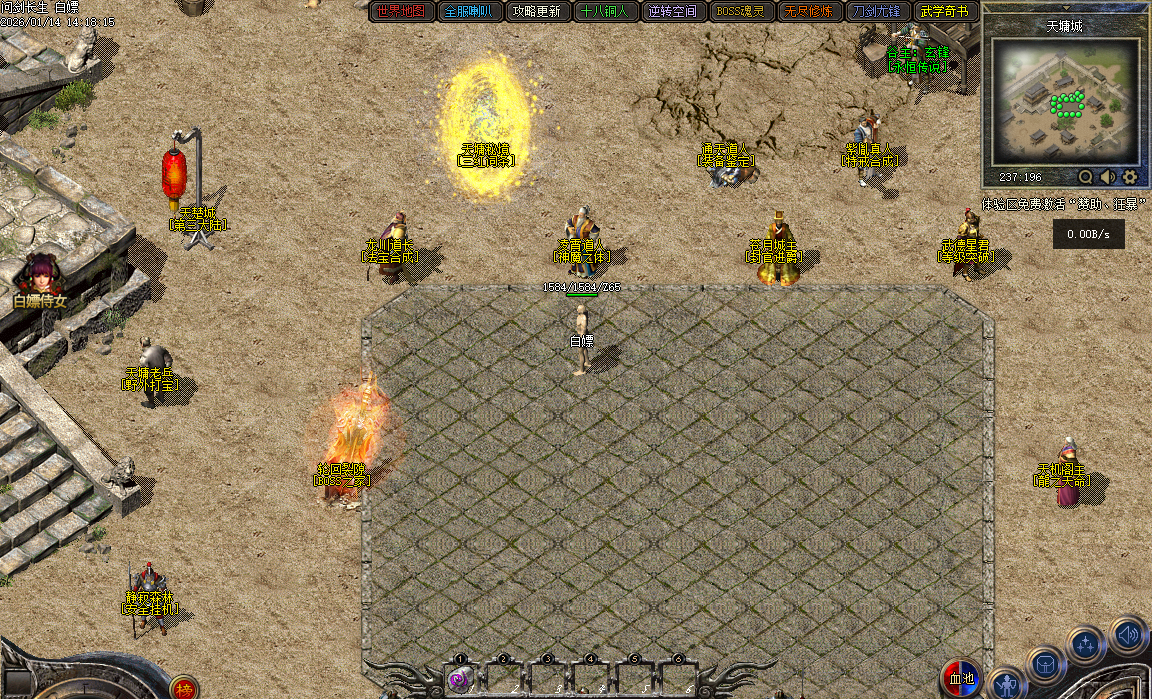
Task: Open the 世界地图 world map menu
Action: [402, 12]
